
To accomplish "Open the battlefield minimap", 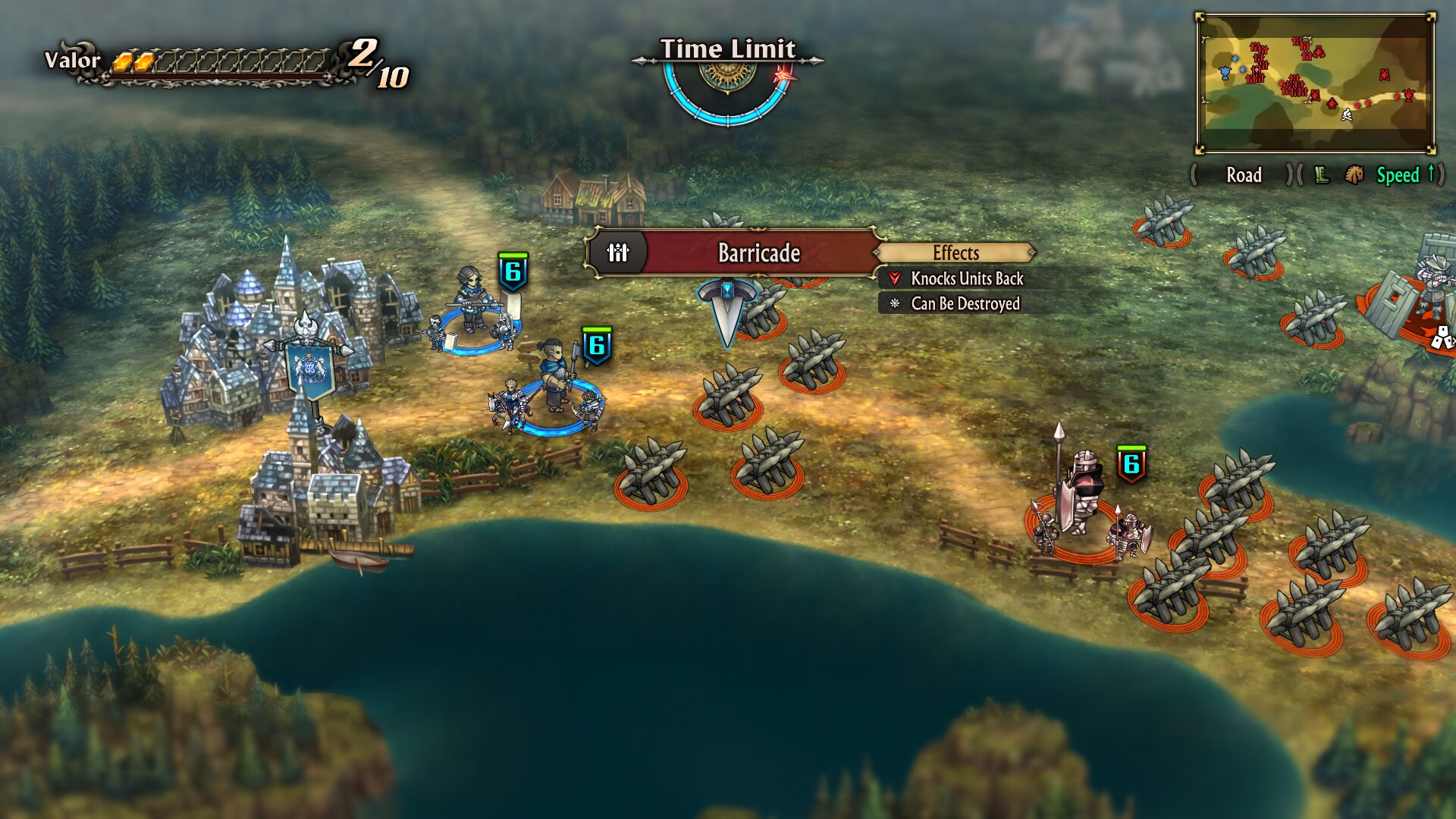I will coord(1316,83).
